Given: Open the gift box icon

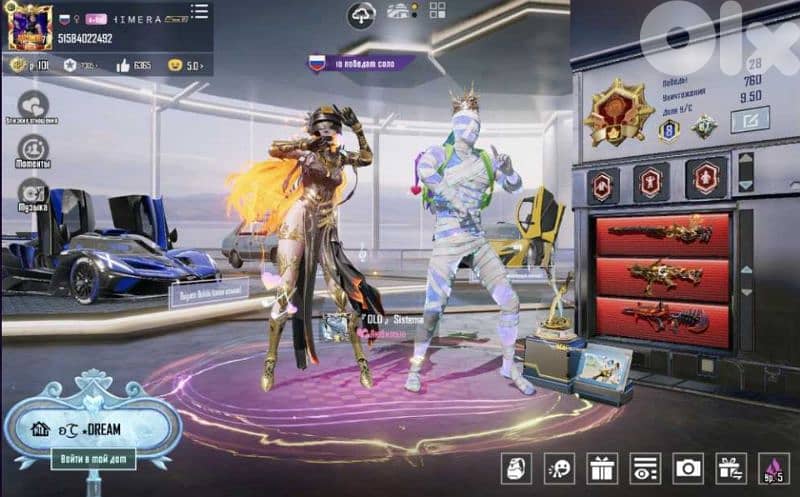Looking at the screenshot, I should click(603, 467).
